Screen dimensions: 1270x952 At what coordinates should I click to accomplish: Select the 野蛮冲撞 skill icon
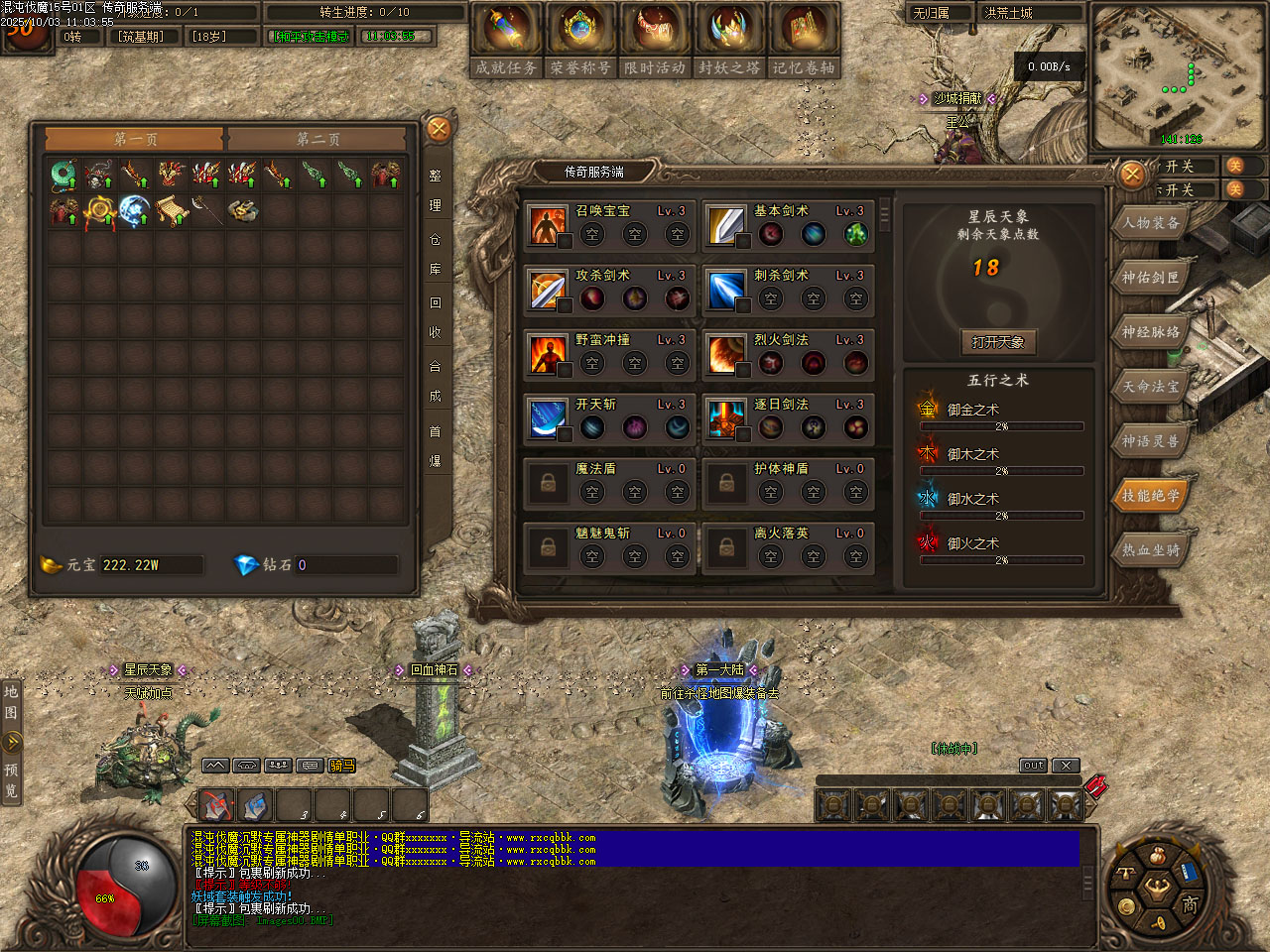click(547, 355)
